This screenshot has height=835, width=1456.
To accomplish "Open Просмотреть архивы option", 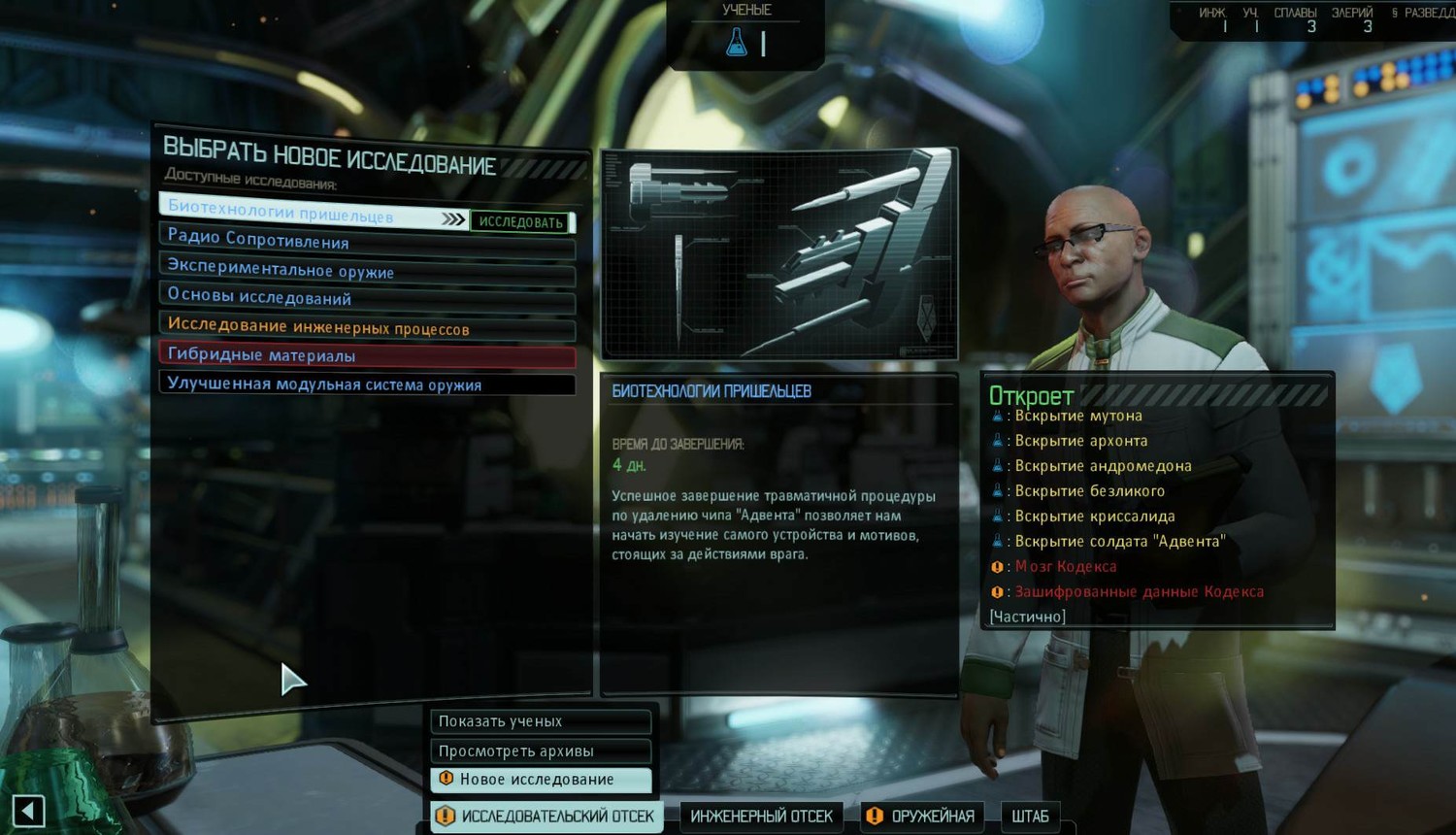I will tap(540, 751).
